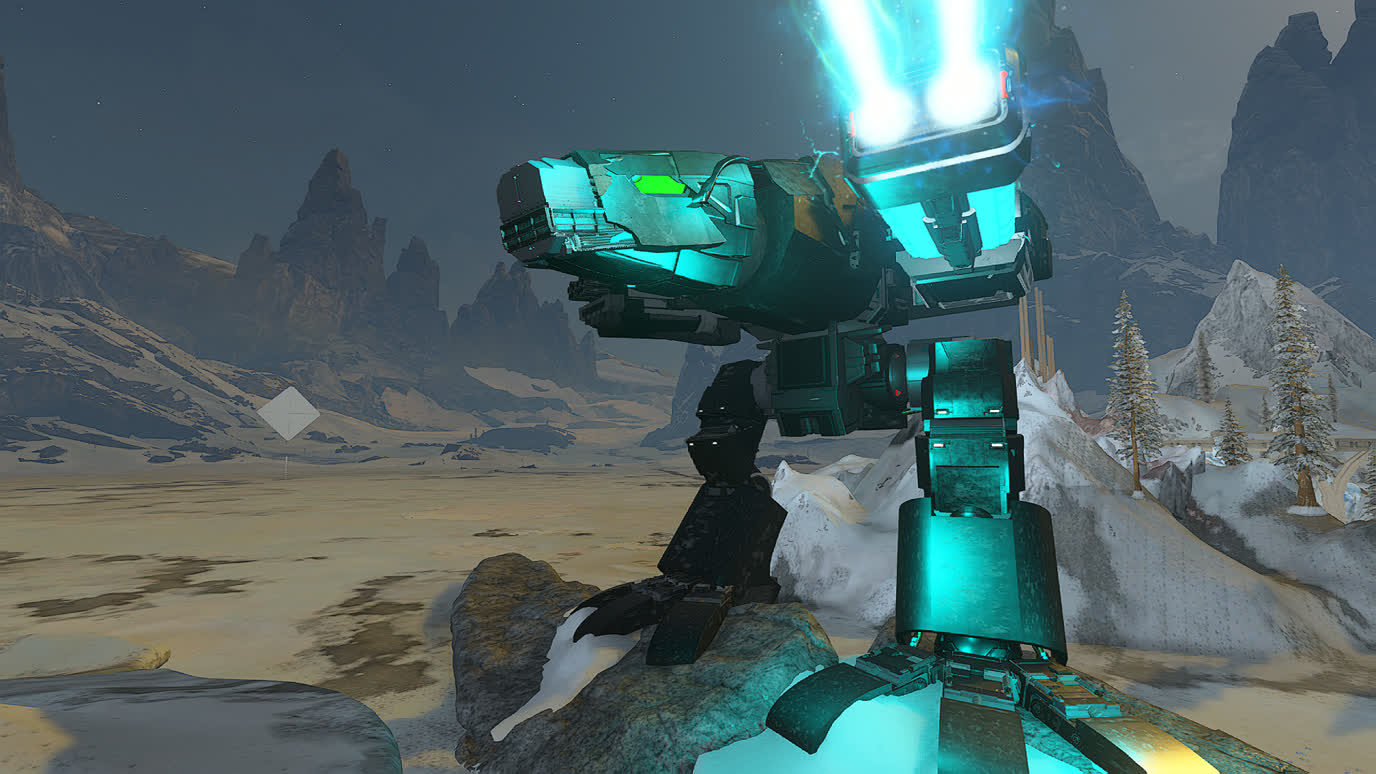Click the white diamond waypoint marker
Screen dimensions: 1376x774
[288, 413]
